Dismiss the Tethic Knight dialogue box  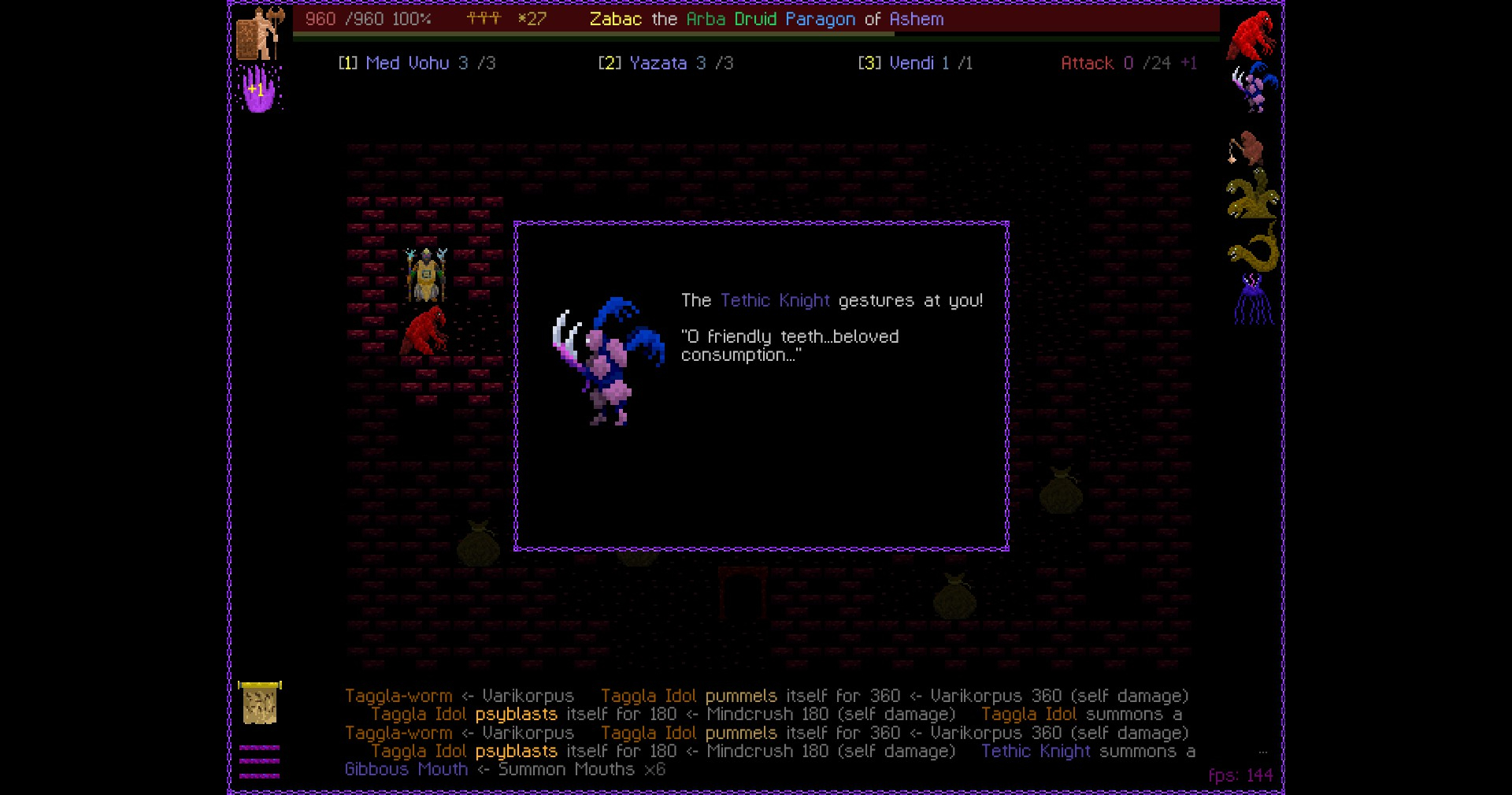point(761,386)
